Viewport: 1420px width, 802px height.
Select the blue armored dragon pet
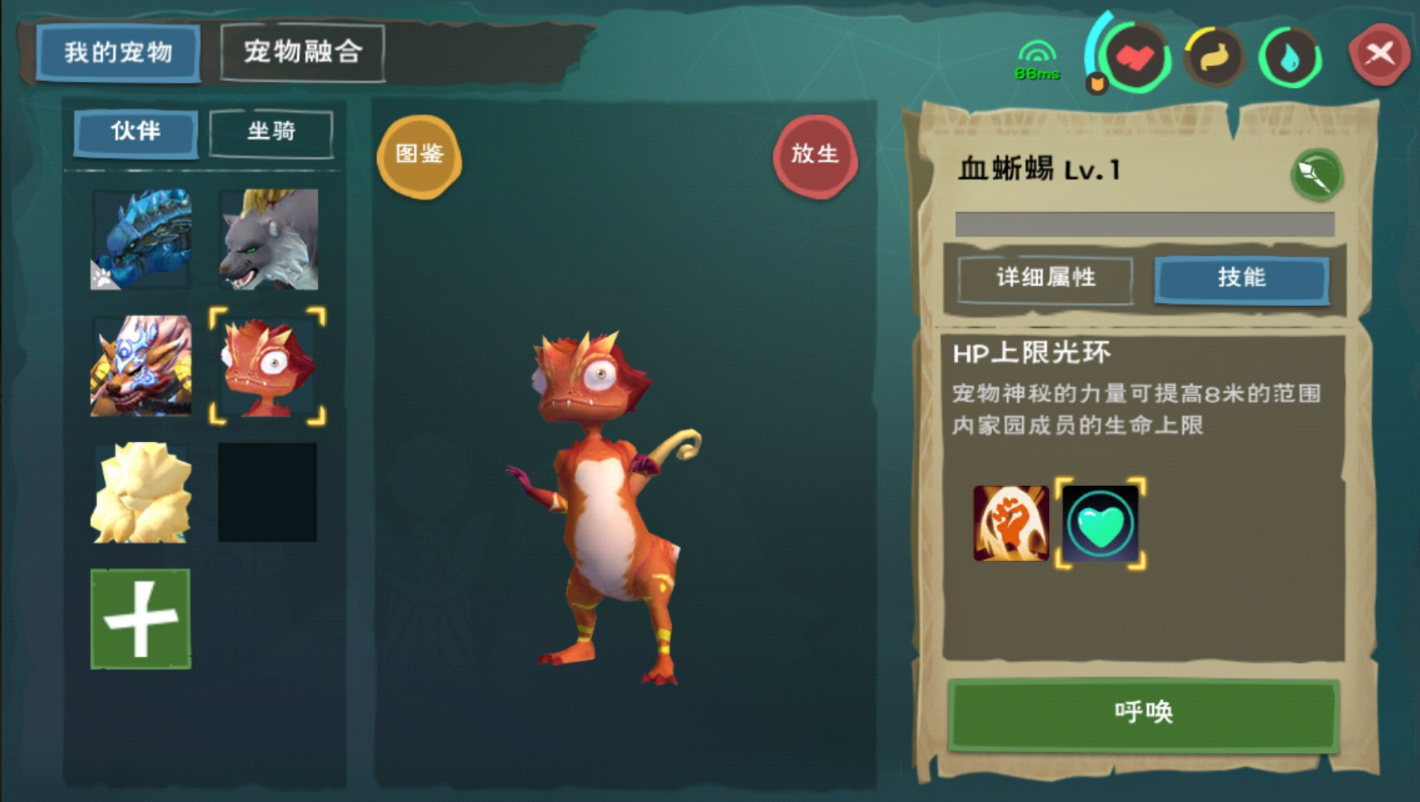141,240
